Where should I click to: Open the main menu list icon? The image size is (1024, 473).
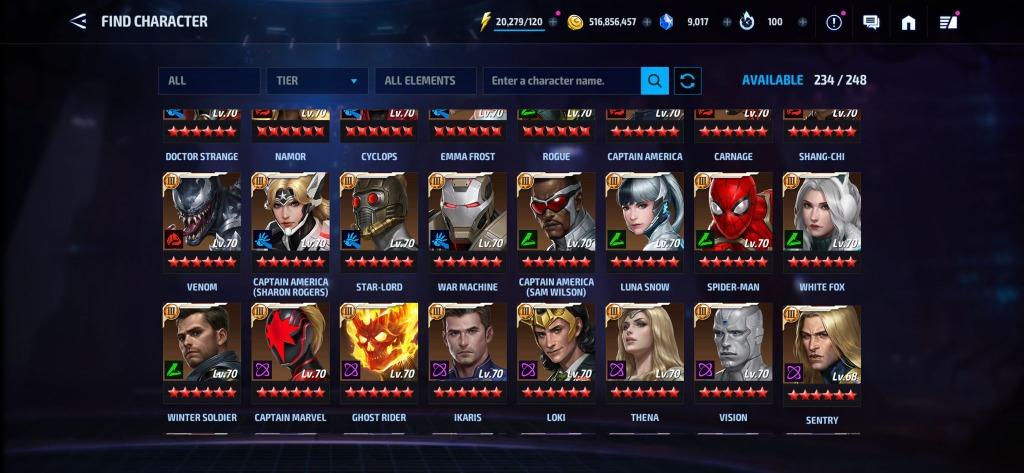point(948,22)
